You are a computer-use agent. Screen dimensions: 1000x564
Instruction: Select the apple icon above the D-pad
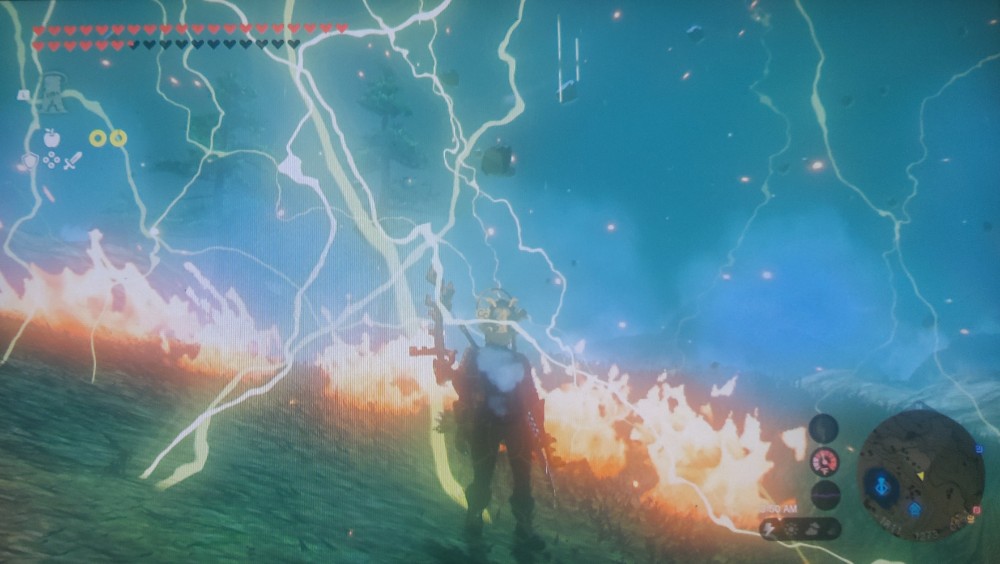(x=51, y=138)
